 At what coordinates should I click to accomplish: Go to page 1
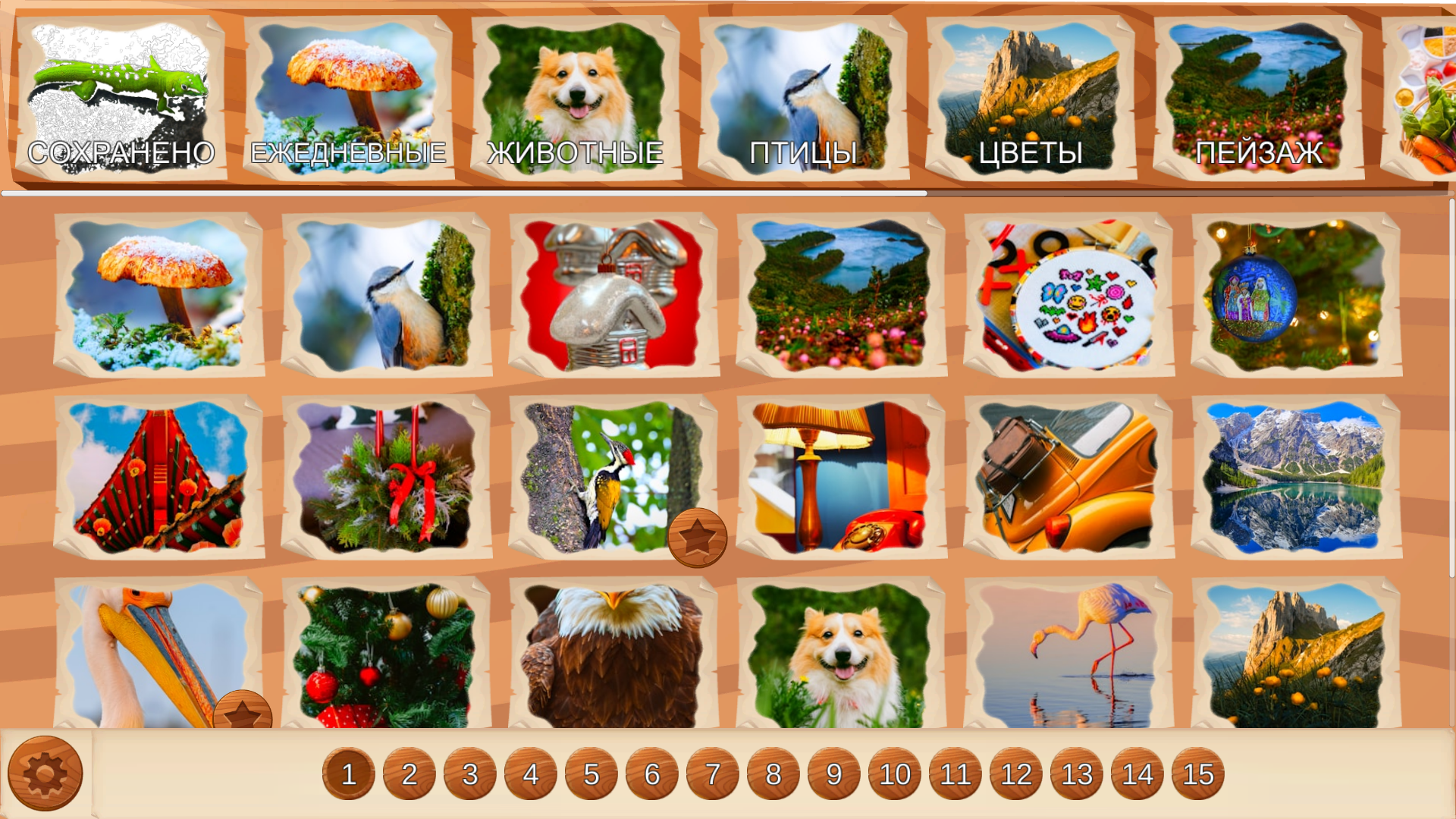349,773
